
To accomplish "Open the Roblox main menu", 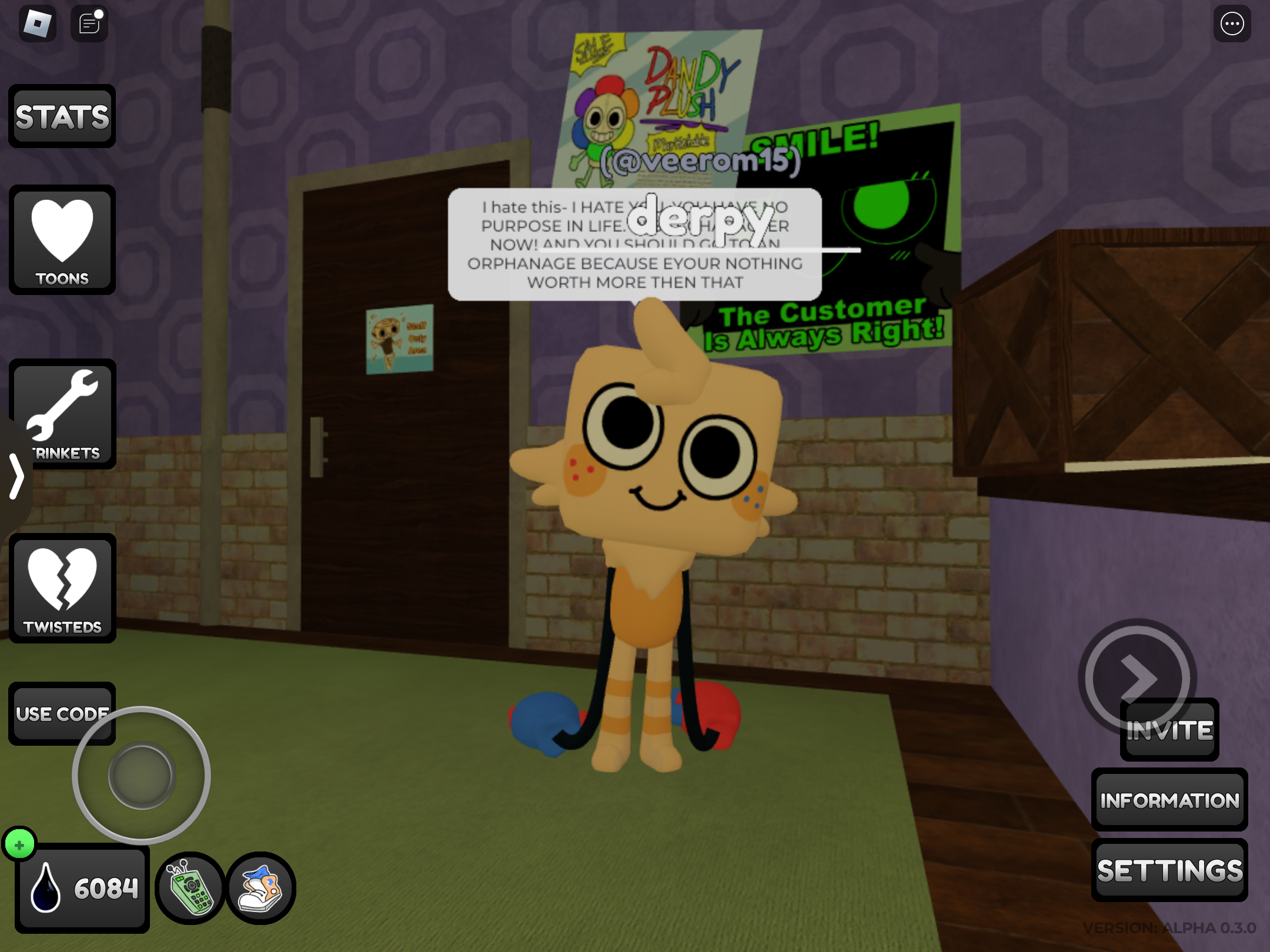I will pyautogui.click(x=38, y=24).
